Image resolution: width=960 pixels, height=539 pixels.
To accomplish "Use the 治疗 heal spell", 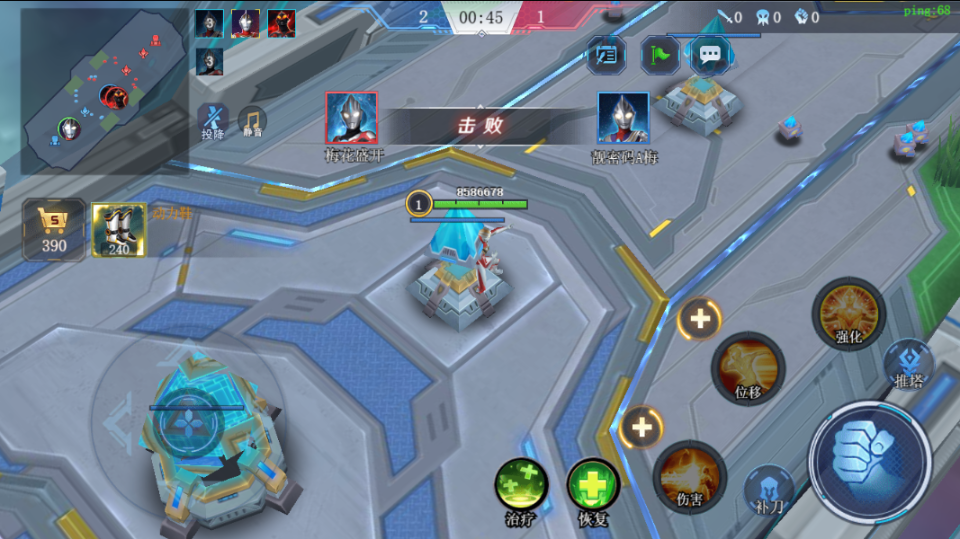I will click(521, 485).
